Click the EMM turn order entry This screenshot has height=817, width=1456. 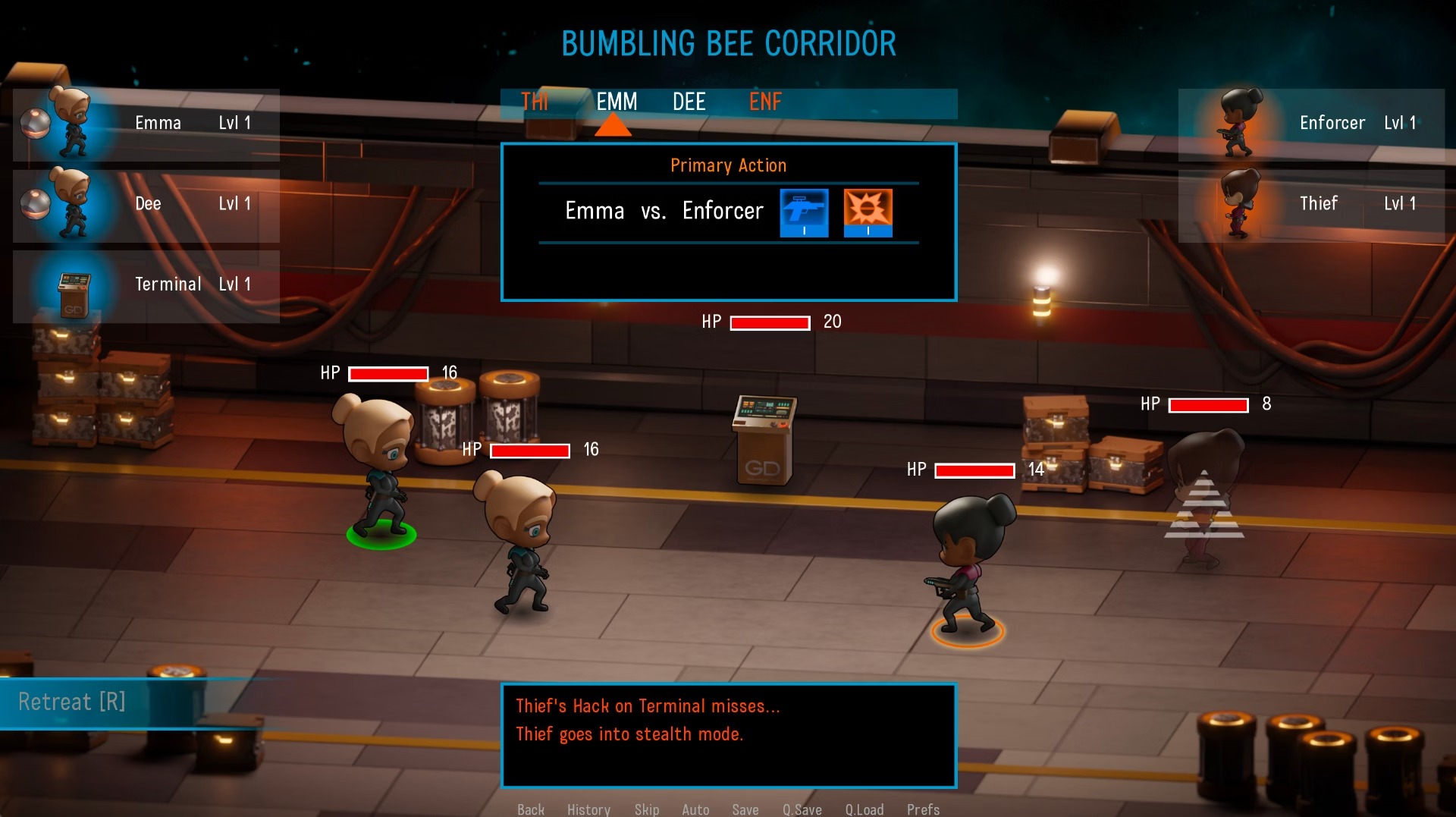tap(617, 102)
